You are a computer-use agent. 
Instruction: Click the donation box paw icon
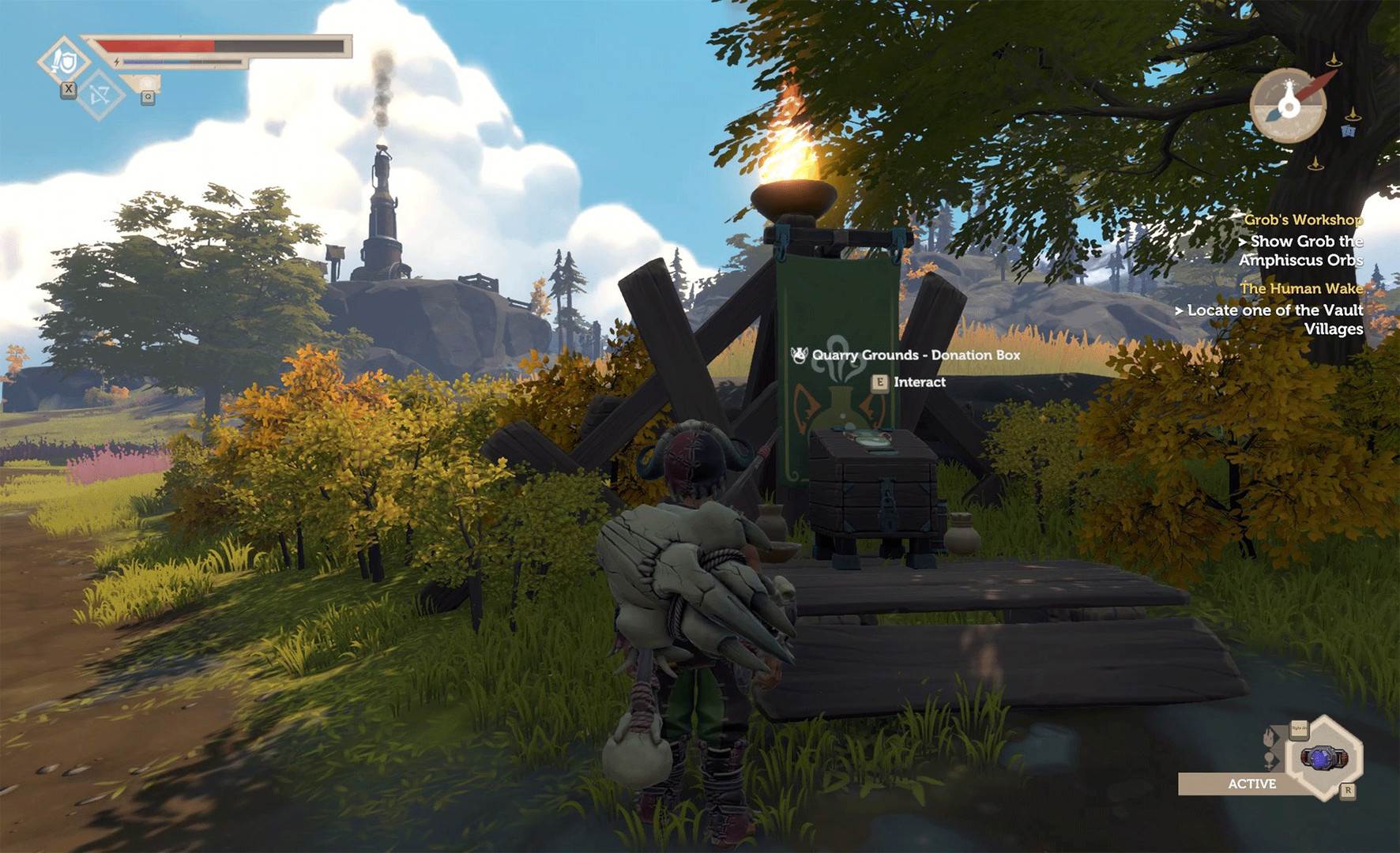799,356
